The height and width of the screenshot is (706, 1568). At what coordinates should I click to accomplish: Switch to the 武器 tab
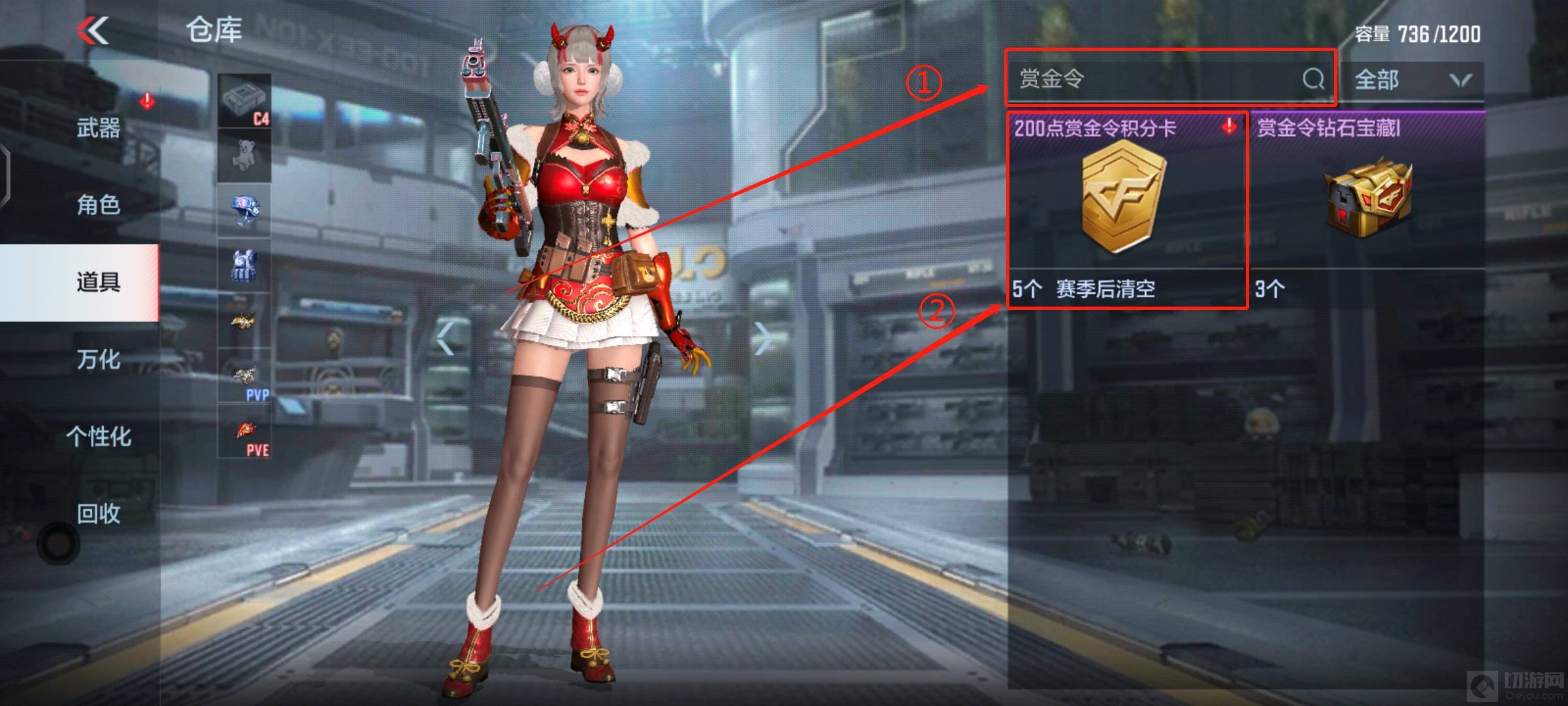tap(98, 128)
